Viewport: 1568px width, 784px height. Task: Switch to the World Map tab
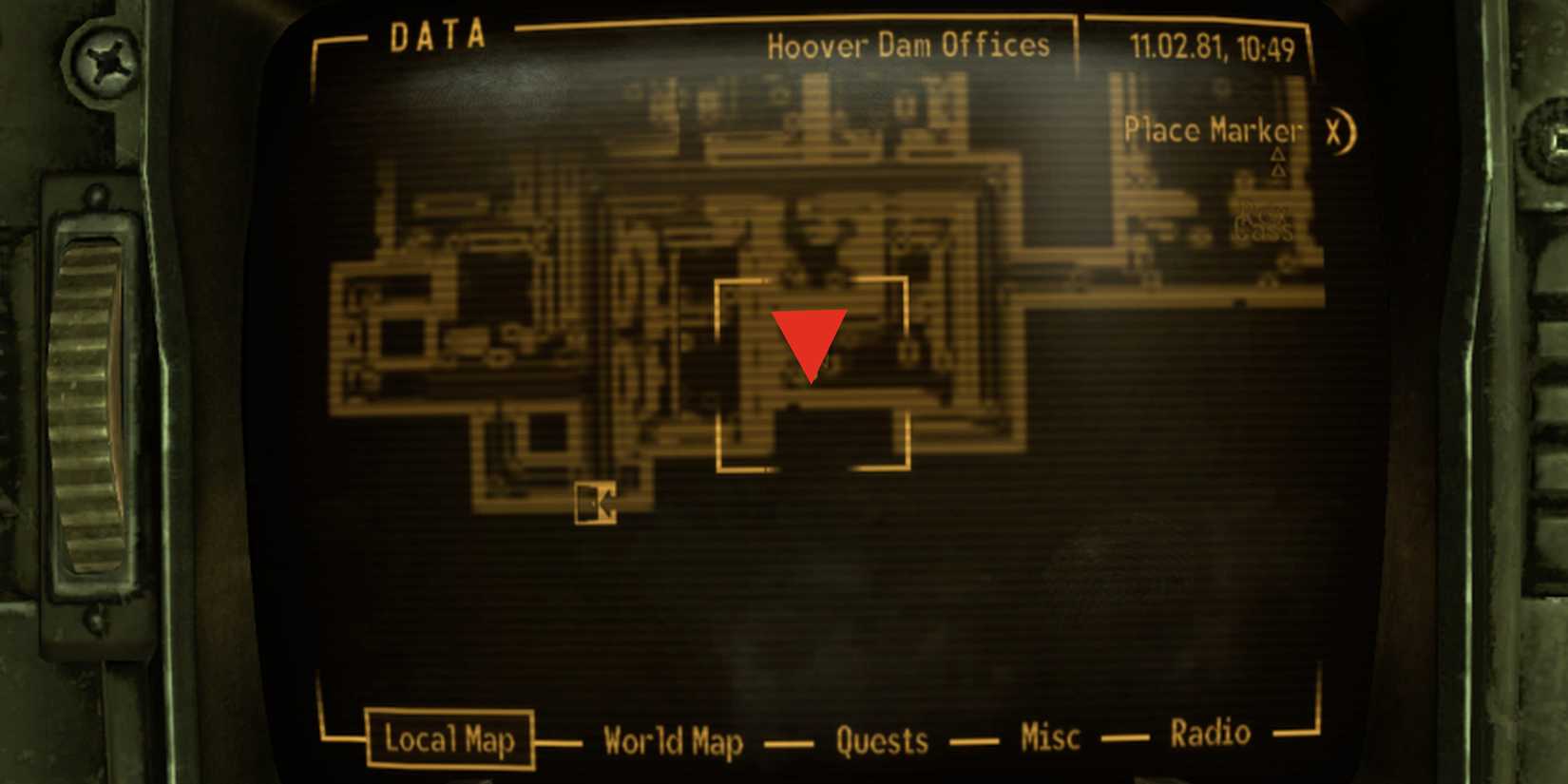(674, 740)
